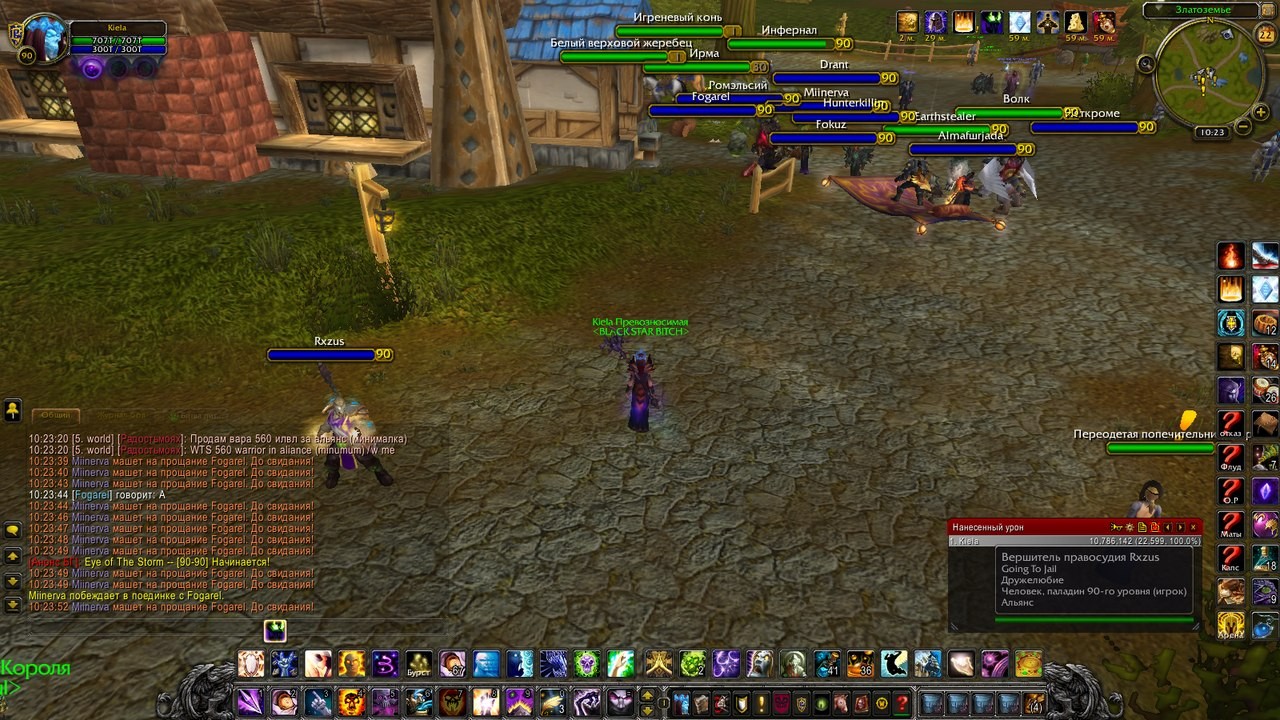Click the flame pillar buff icon
Screen dimensions: 1280x720
[x=964, y=22]
